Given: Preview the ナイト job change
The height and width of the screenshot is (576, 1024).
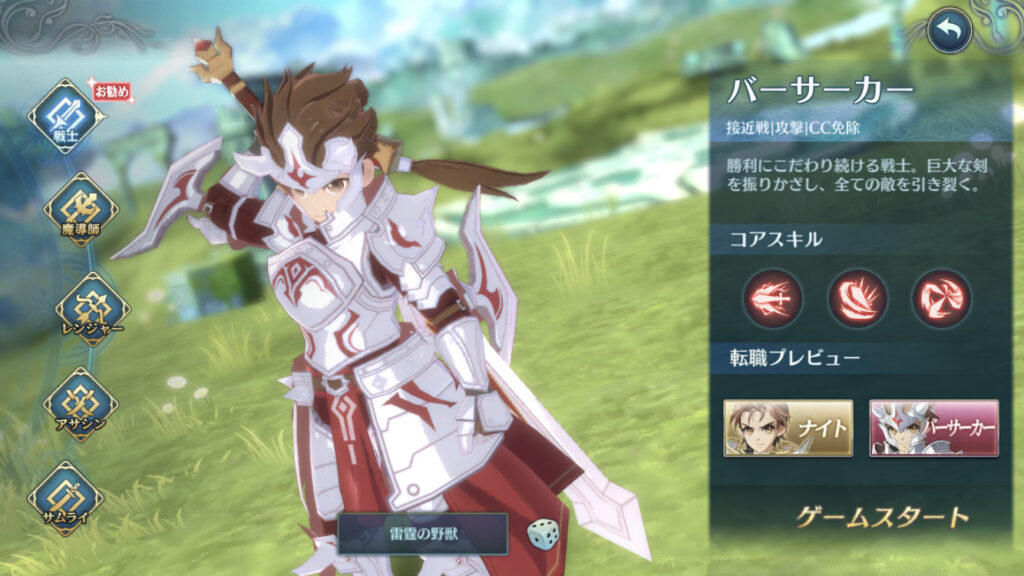Looking at the screenshot, I should [x=789, y=428].
